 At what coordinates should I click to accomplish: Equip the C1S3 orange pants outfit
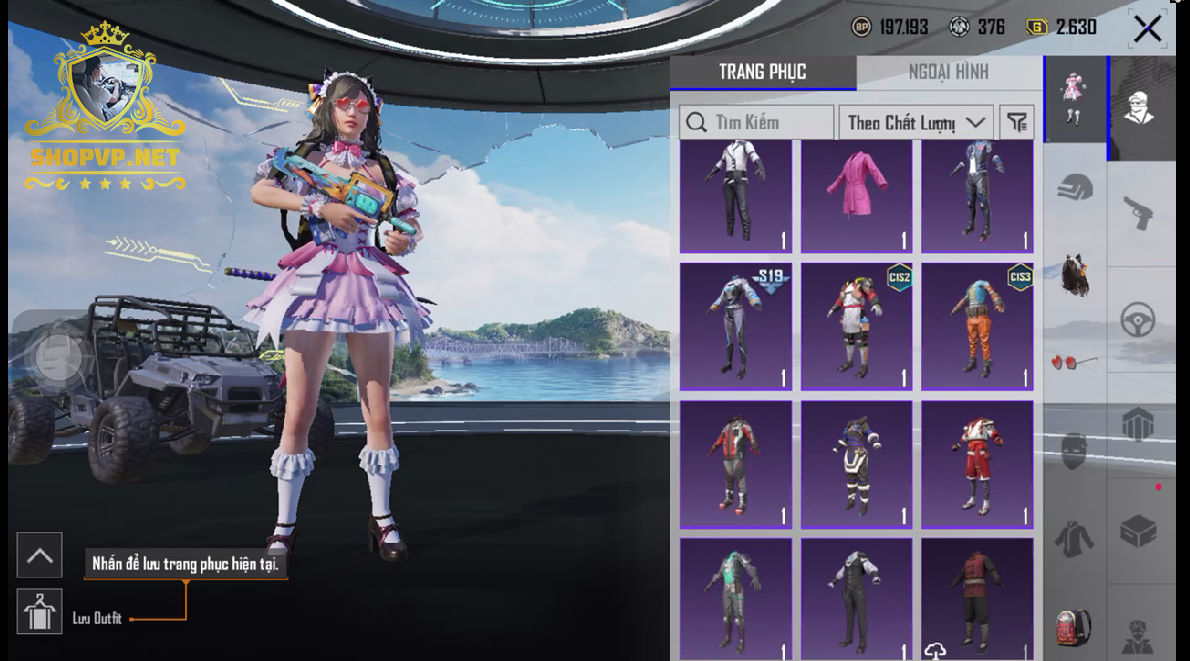(x=977, y=326)
